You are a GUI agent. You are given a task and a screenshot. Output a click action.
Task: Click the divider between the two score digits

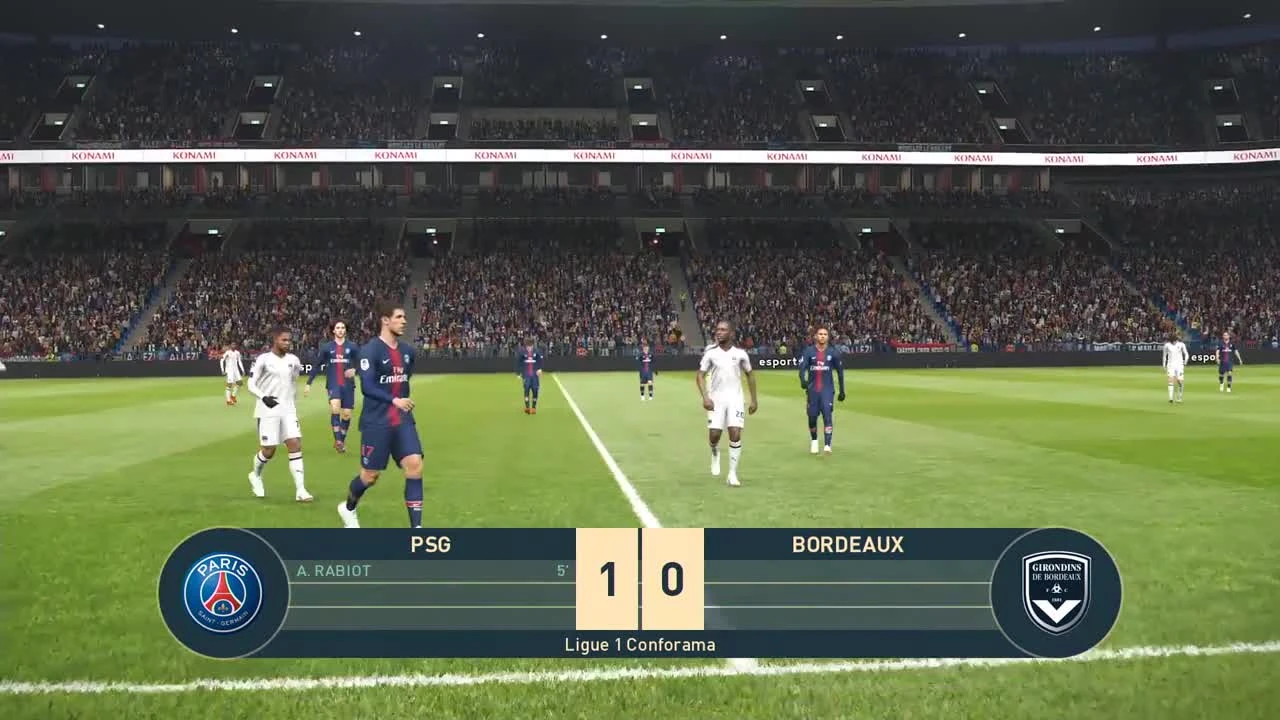coord(639,578)
